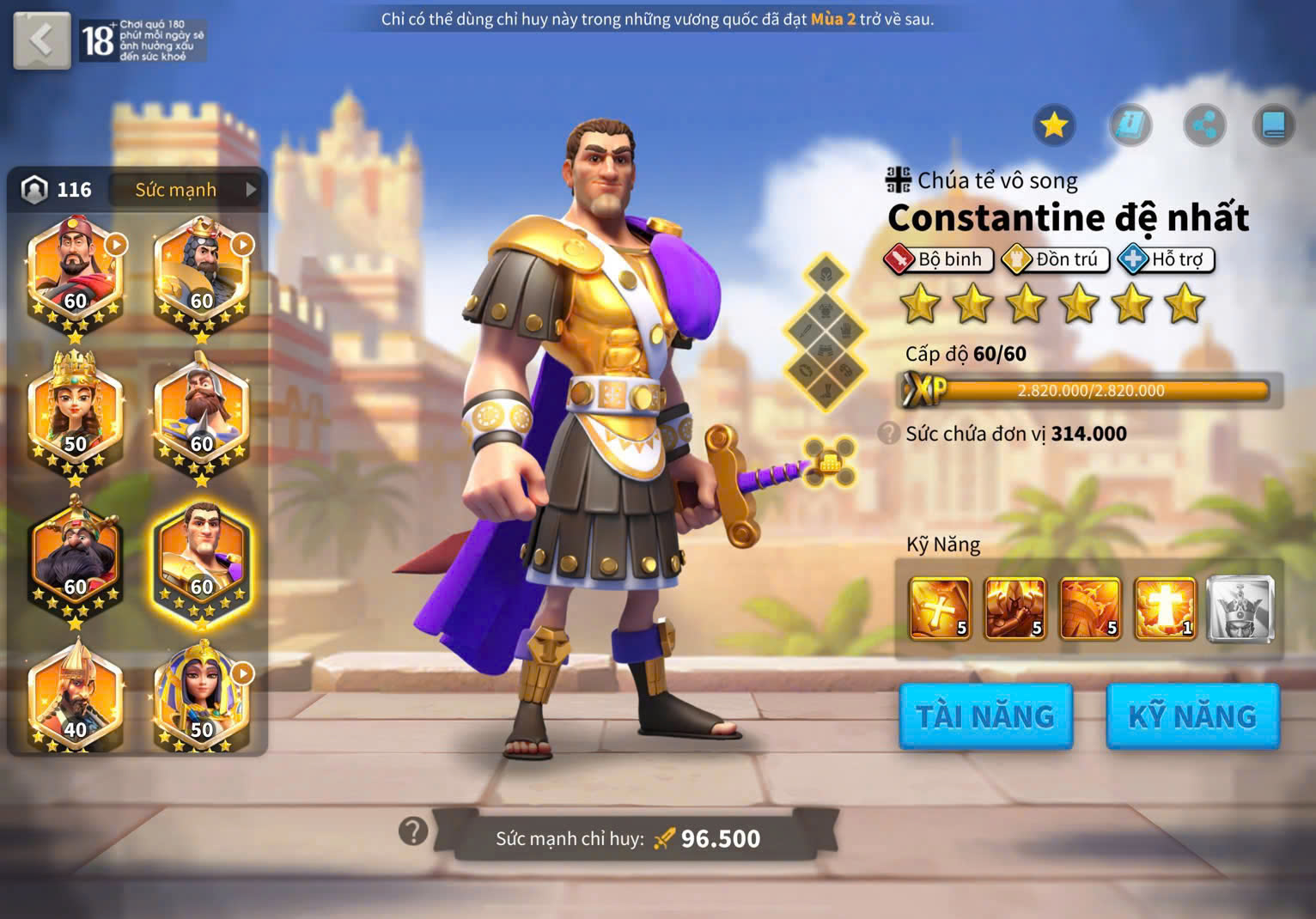Image resolution: width=1316 pixels, height=919 pixels.
Task: Select the white-bearded helmeted commander portrait
Action: tap(201, 411)
